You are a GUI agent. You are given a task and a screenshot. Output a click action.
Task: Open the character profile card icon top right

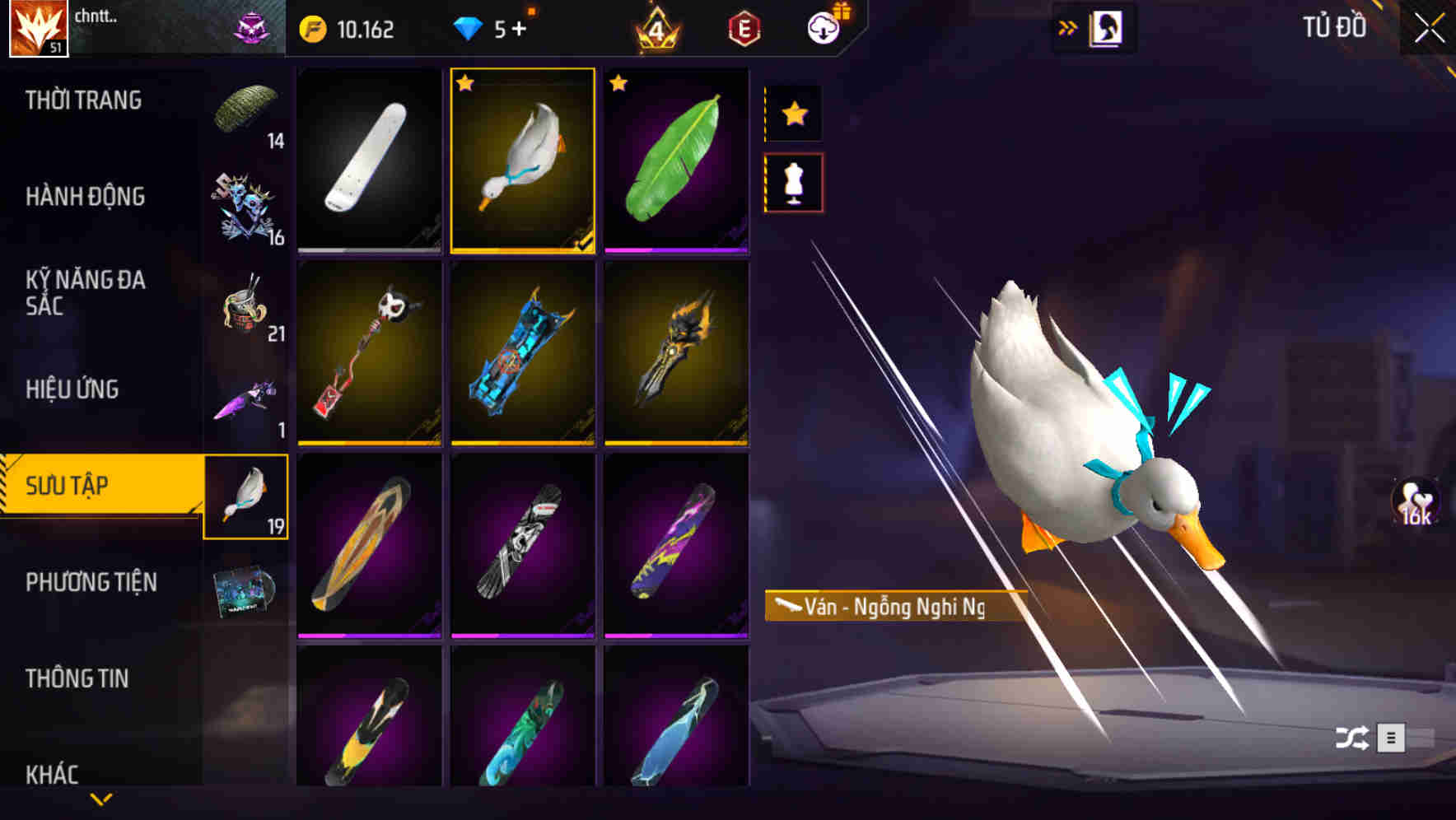tap(1108, 27)
